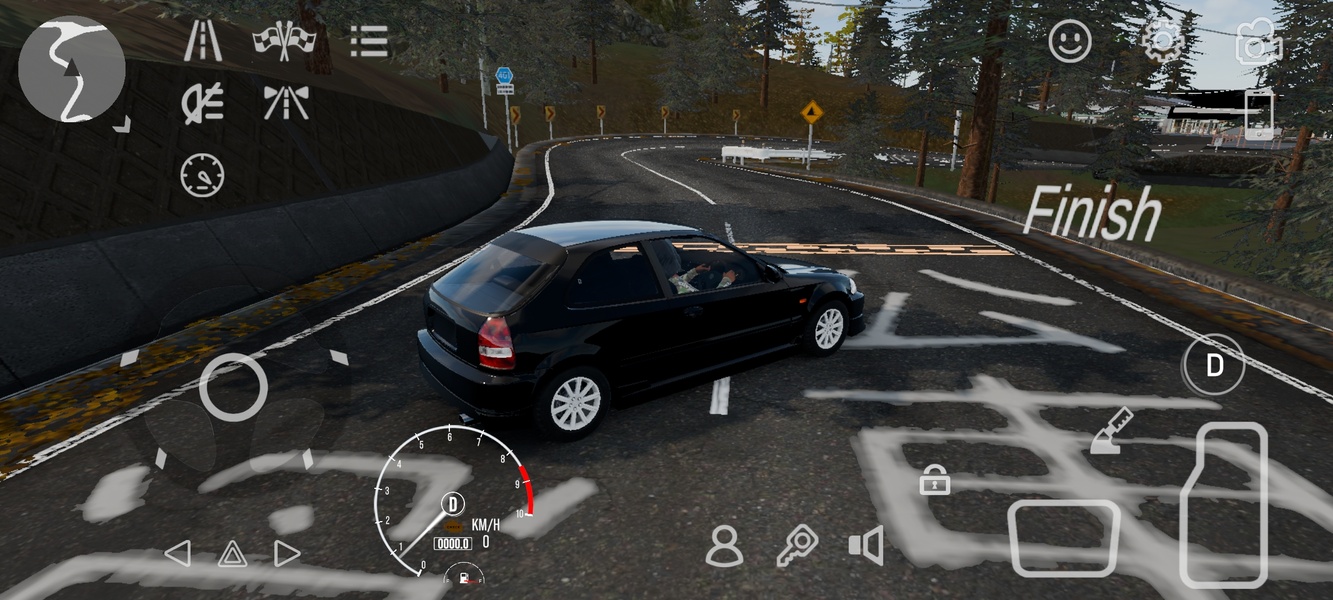Image resolution: width=1333 pixels, height=600 pixels.
Task: Tap the gear selector D button
Action: click(x=1214, y=366)
